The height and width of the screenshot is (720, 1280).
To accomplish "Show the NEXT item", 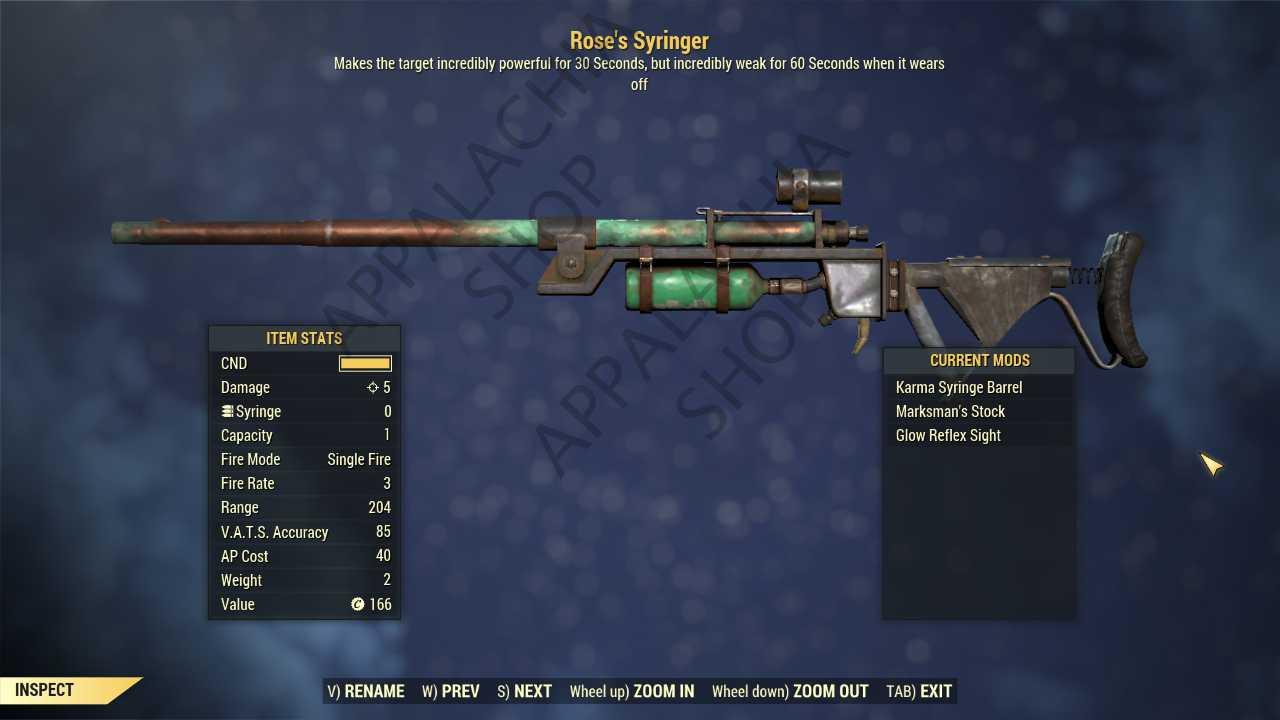I will (x=524, y=691).
